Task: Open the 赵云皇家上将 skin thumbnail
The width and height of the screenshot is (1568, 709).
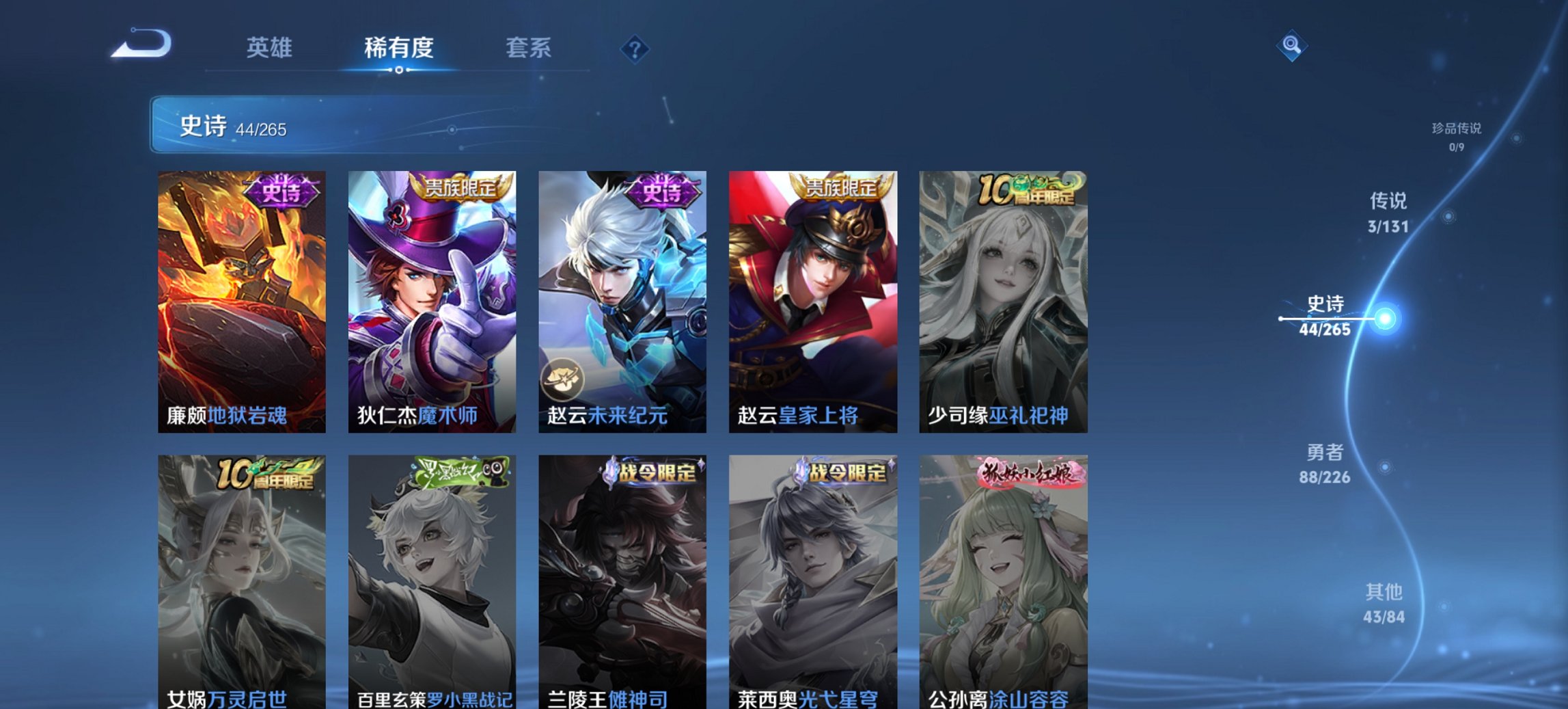Action: coord(813,301)
